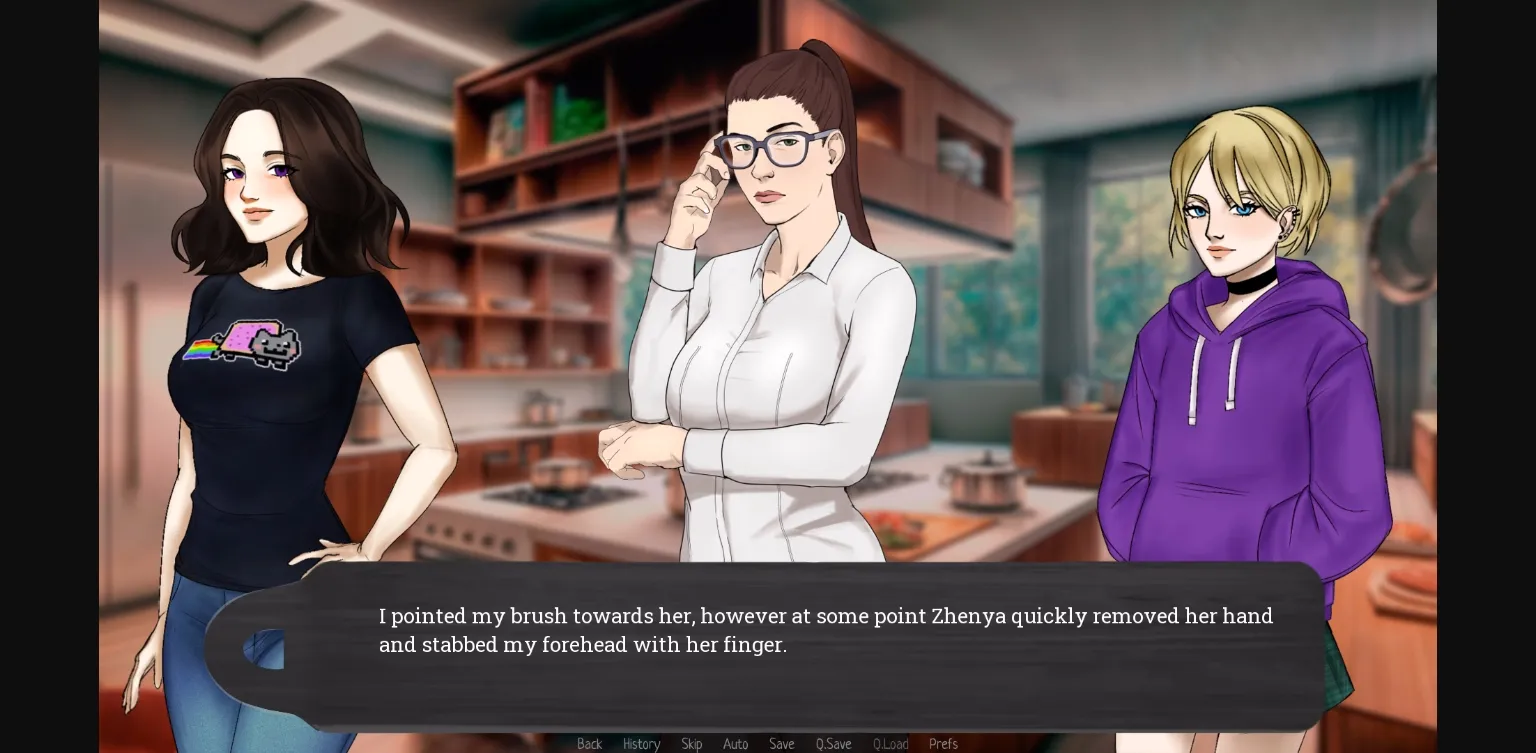Roll back dialogue using the Back option
Image resolution: width=1536 pixels, height=753 pixels.
[589, 744]
